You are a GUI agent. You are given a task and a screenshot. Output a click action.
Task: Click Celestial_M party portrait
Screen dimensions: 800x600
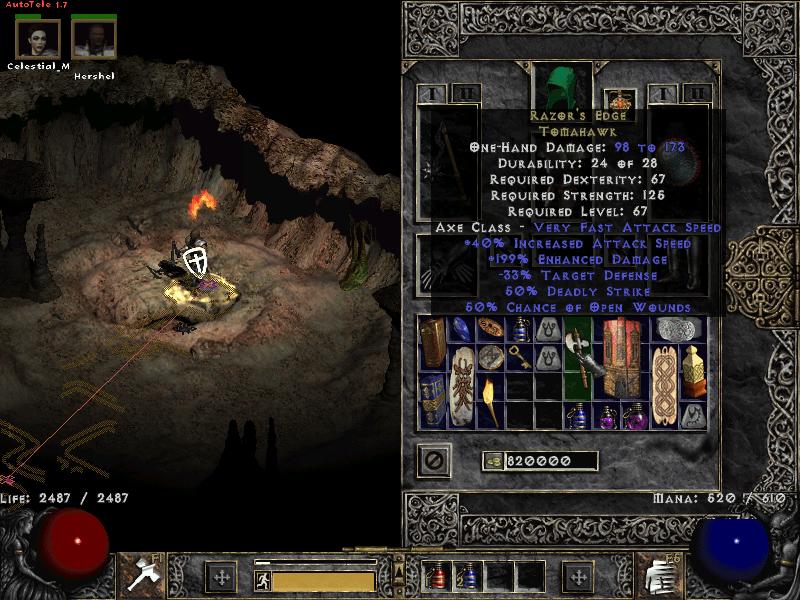tap(38, 38)
